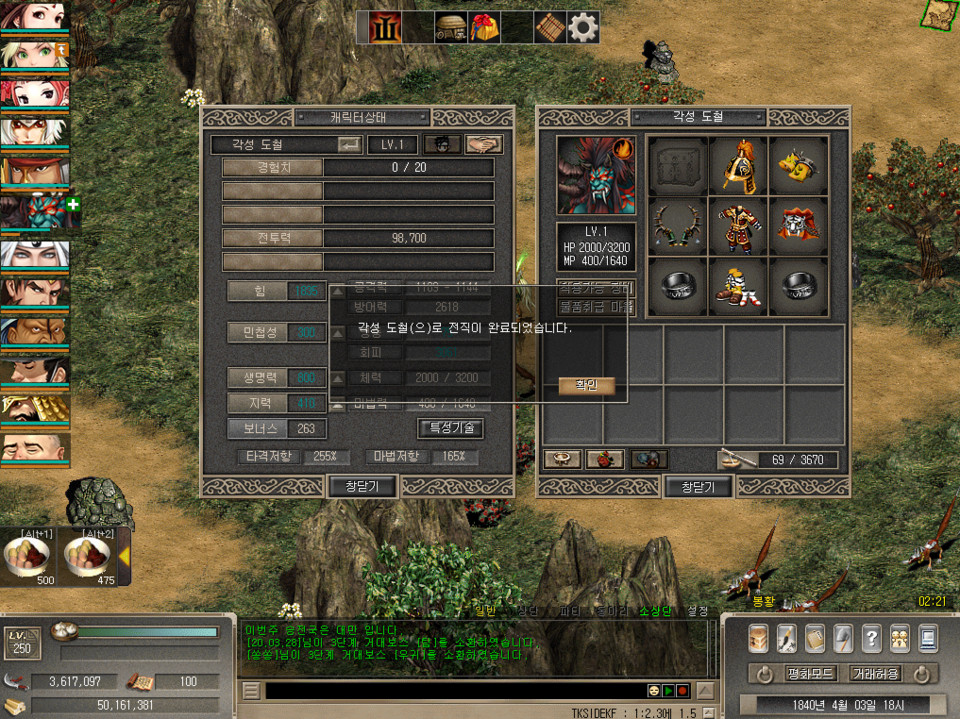Image resolution: width=960 pixels, height=719 pixels.
Task: Close the character status window with 창닫기
Action: pyautogui.click(x=363, y=487)
